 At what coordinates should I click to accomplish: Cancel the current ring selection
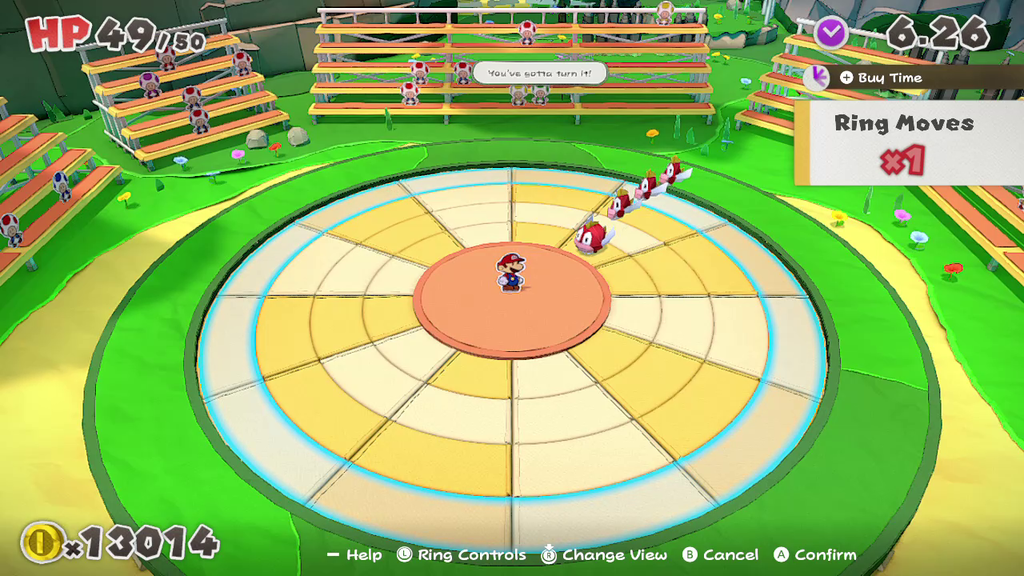pos(720,555)
